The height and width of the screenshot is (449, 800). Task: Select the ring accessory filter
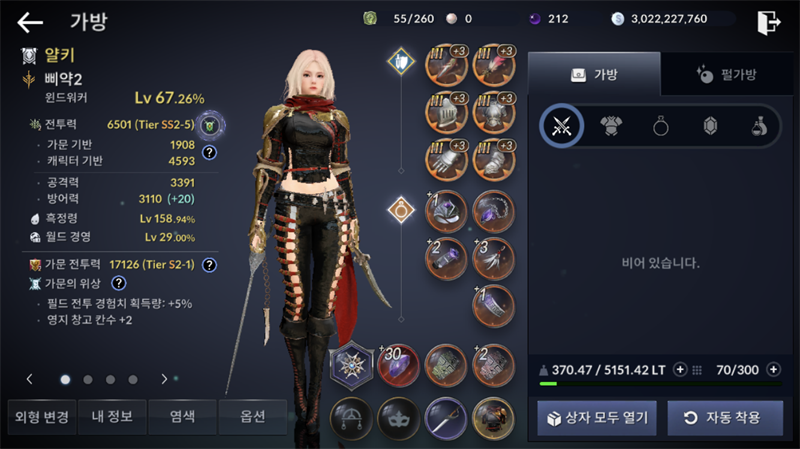click(x=661, y=126)
